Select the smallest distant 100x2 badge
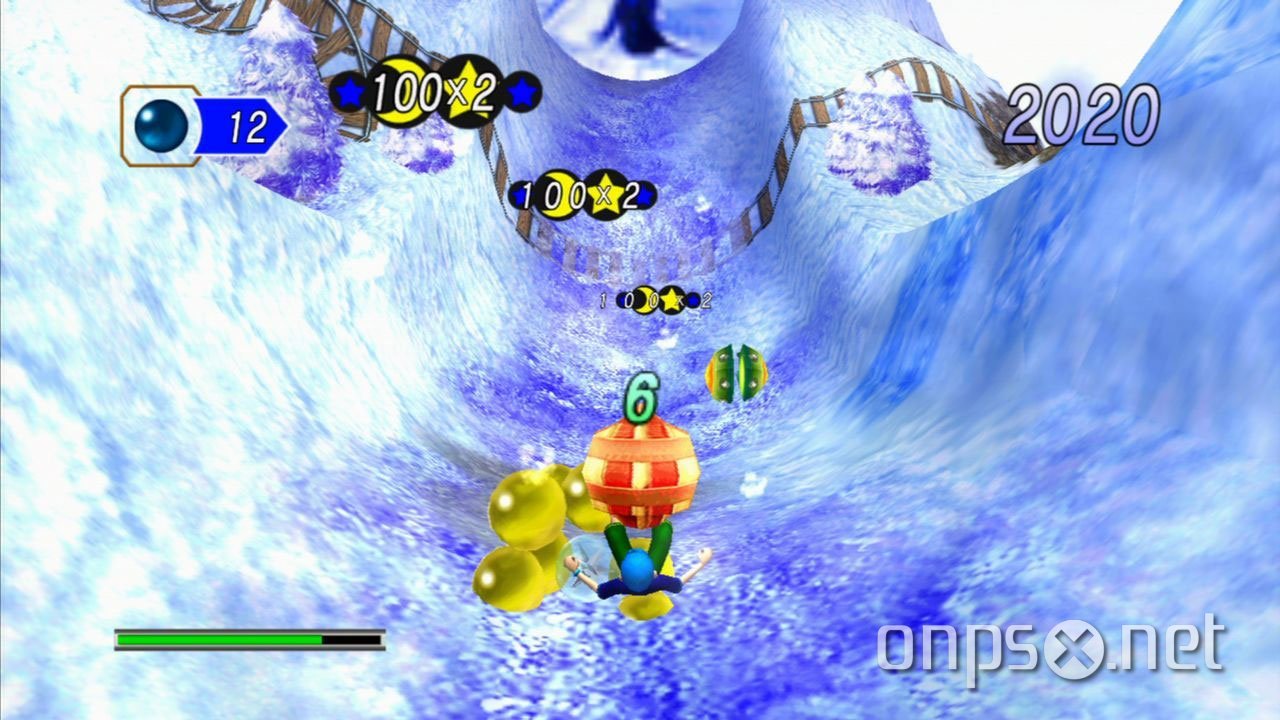 point(646,299)
